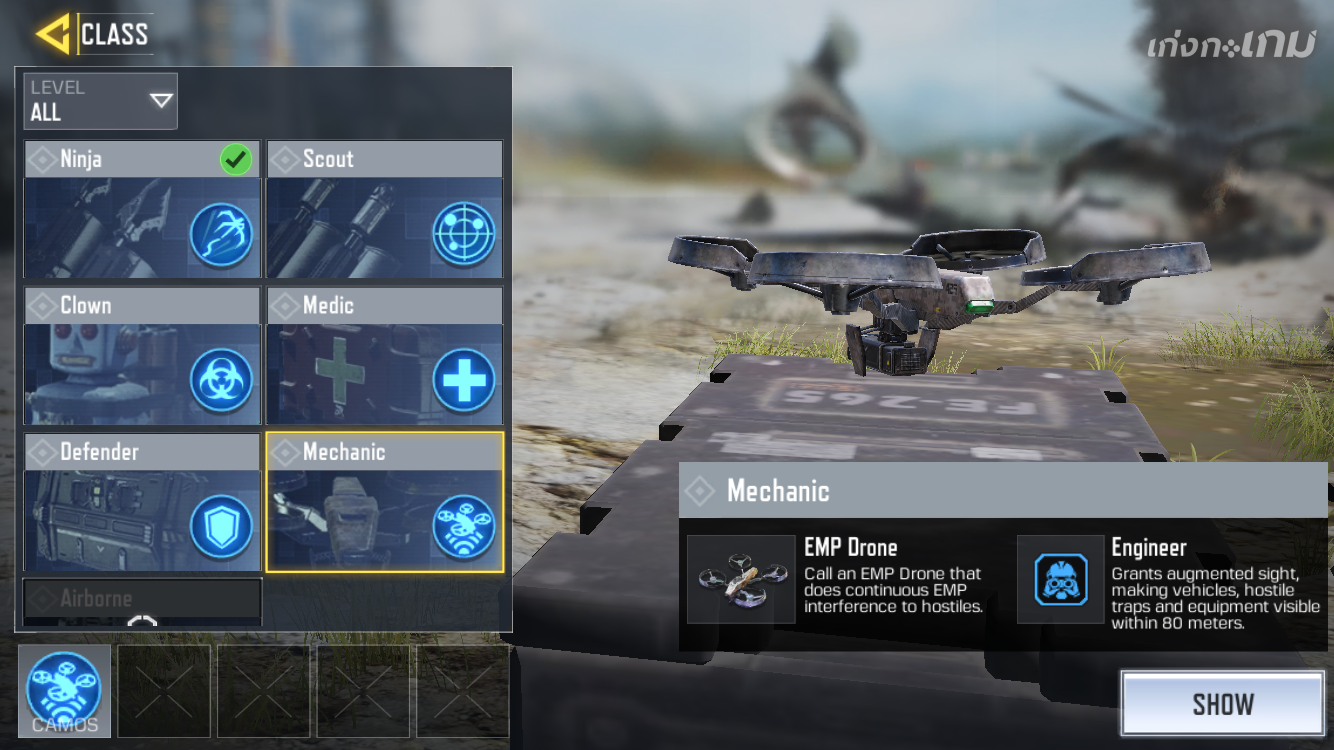Open the Level ALL dropdown

(101, 101)
